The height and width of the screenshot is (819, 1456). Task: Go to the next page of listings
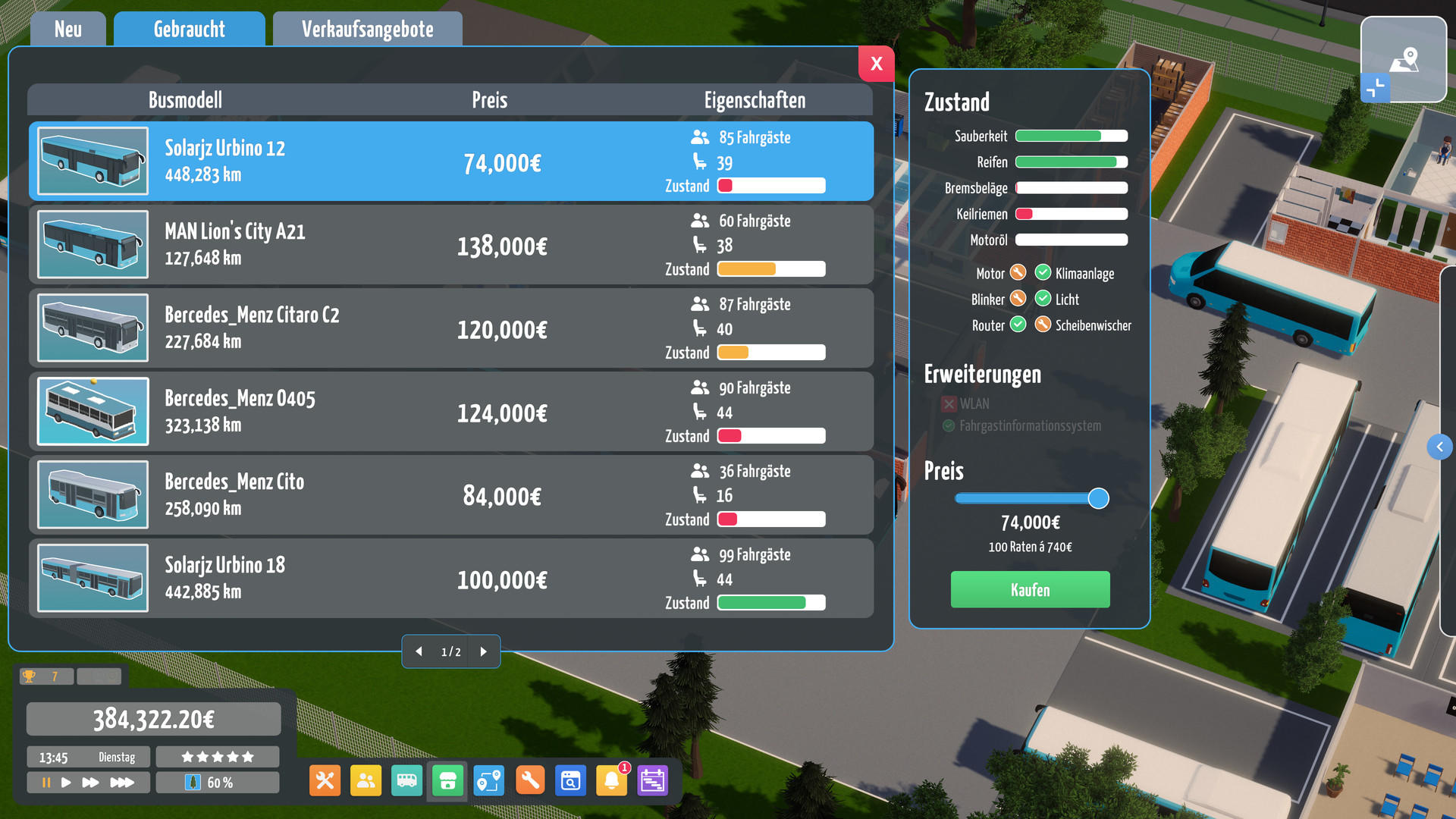tap(484, 651)
